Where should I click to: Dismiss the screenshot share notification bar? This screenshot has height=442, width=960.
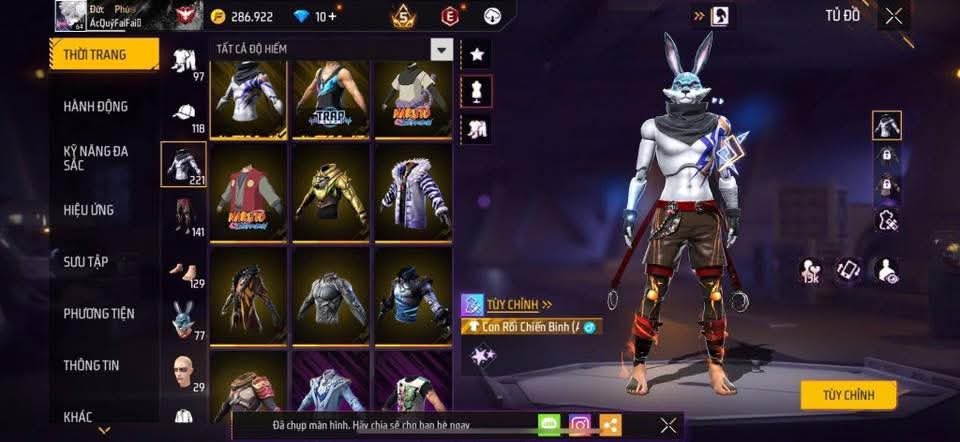[669, 425]
